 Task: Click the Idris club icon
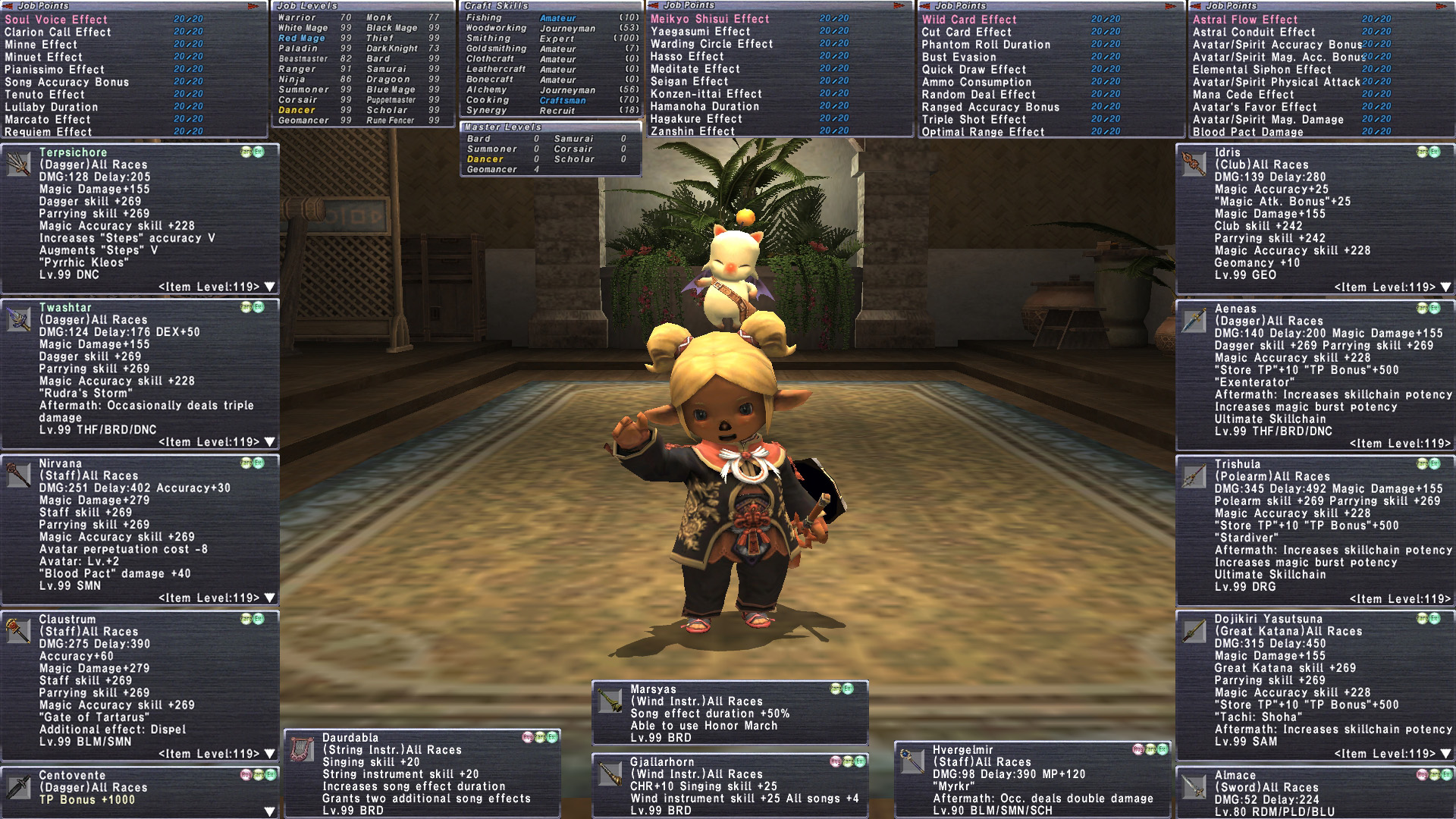(1194, 164)
